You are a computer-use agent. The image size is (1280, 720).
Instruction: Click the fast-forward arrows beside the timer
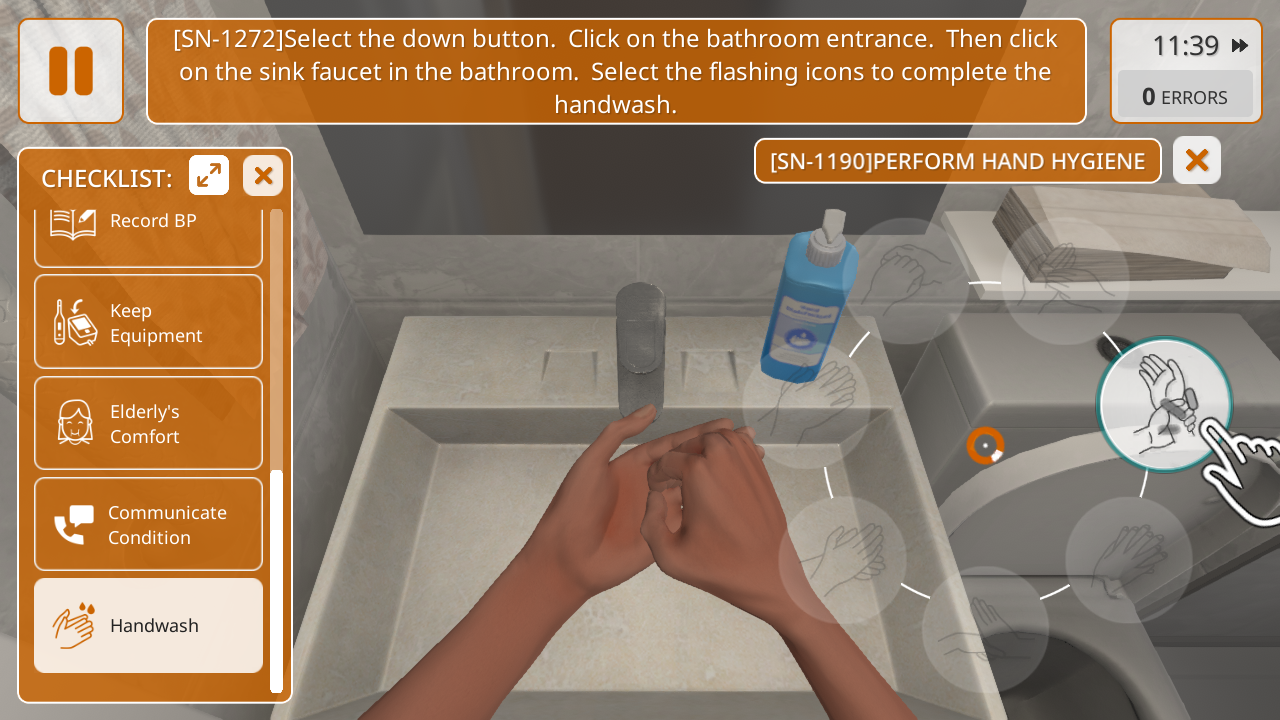(x=1240, y=45)
